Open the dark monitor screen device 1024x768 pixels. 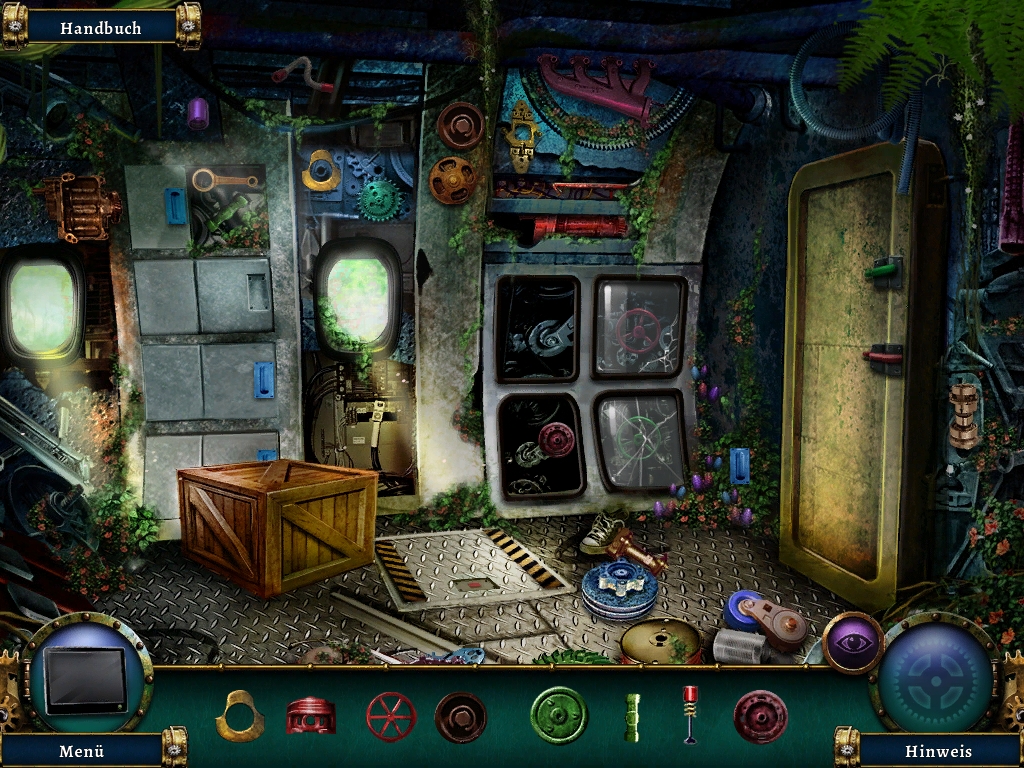click(x=86, y=680)
